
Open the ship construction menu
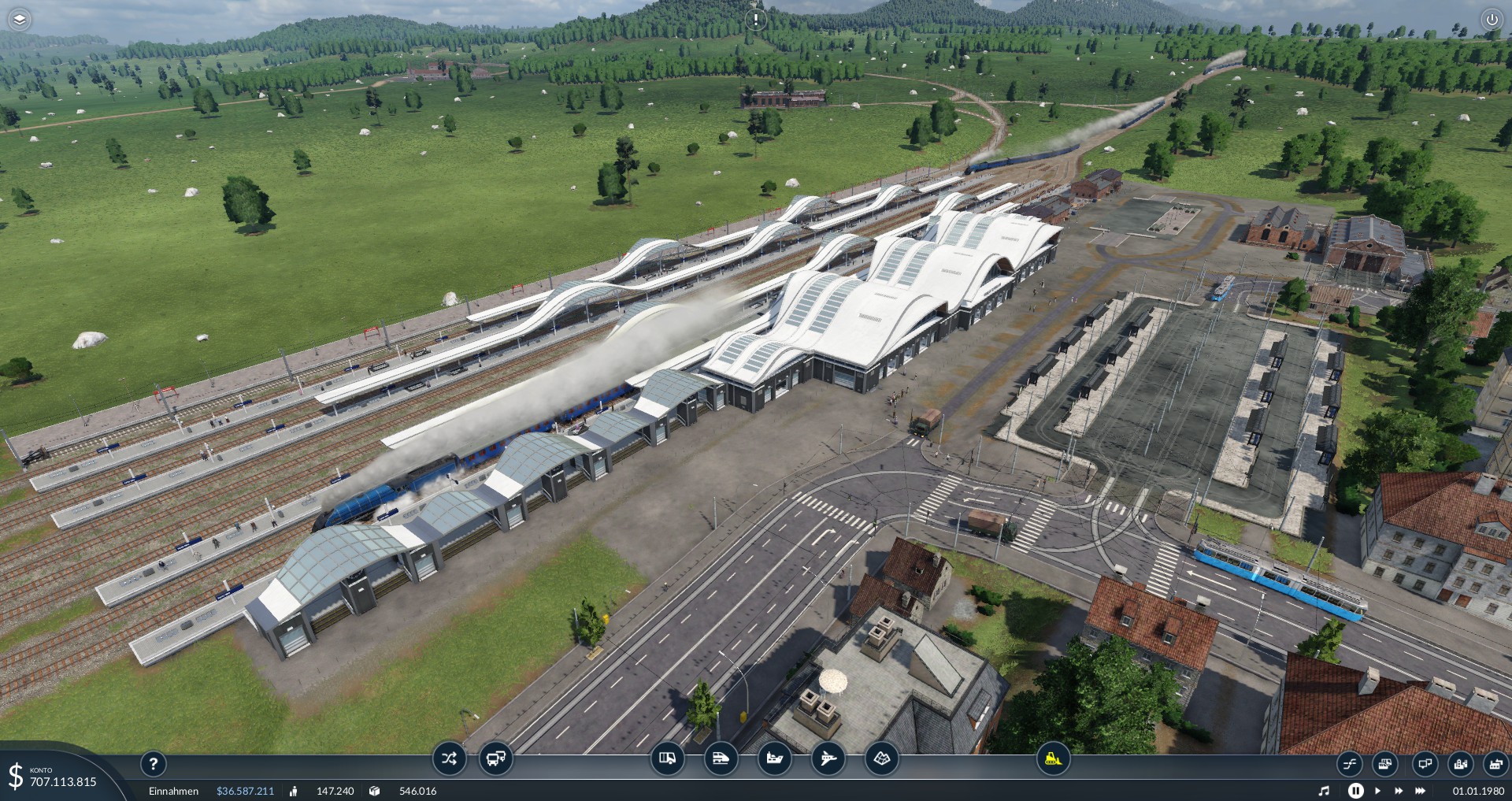pyautogui.click(x=774, y=758)
